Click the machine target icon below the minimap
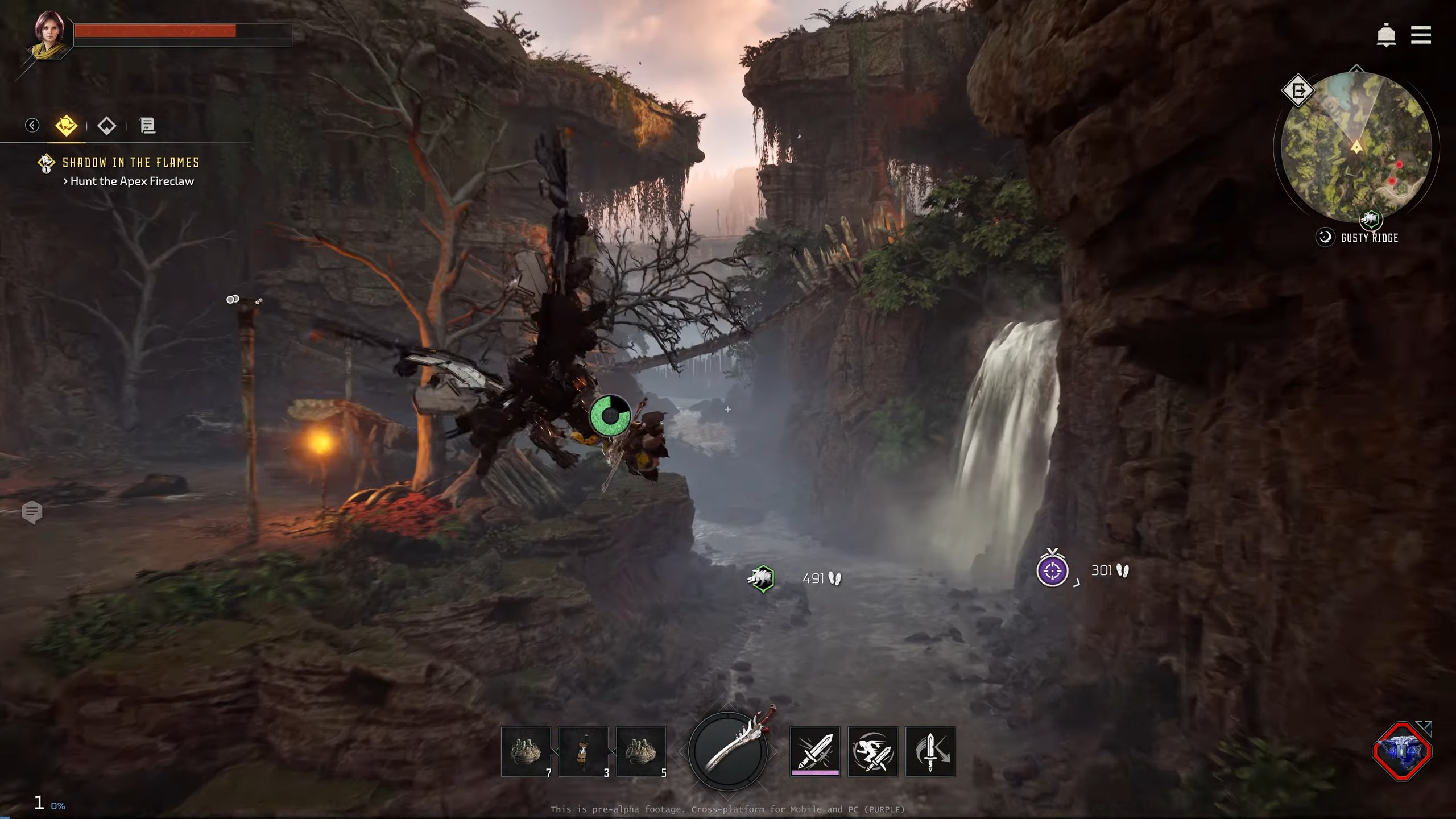The height and width of the screenshot is (819, 1456). click(x=1370, y=219)
